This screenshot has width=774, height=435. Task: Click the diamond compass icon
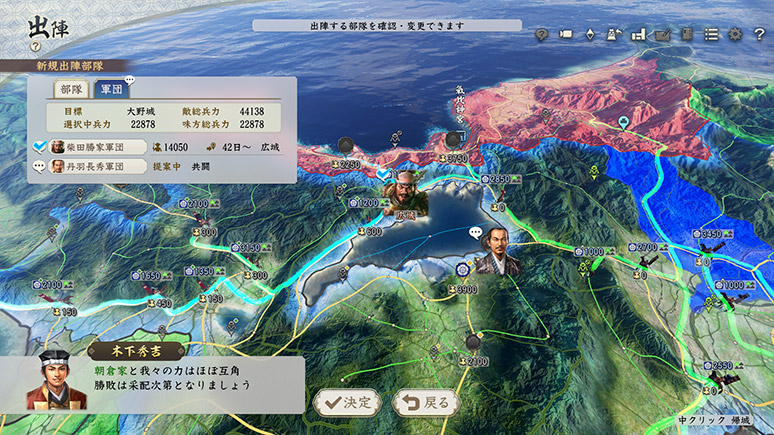(x=590, y=34)
